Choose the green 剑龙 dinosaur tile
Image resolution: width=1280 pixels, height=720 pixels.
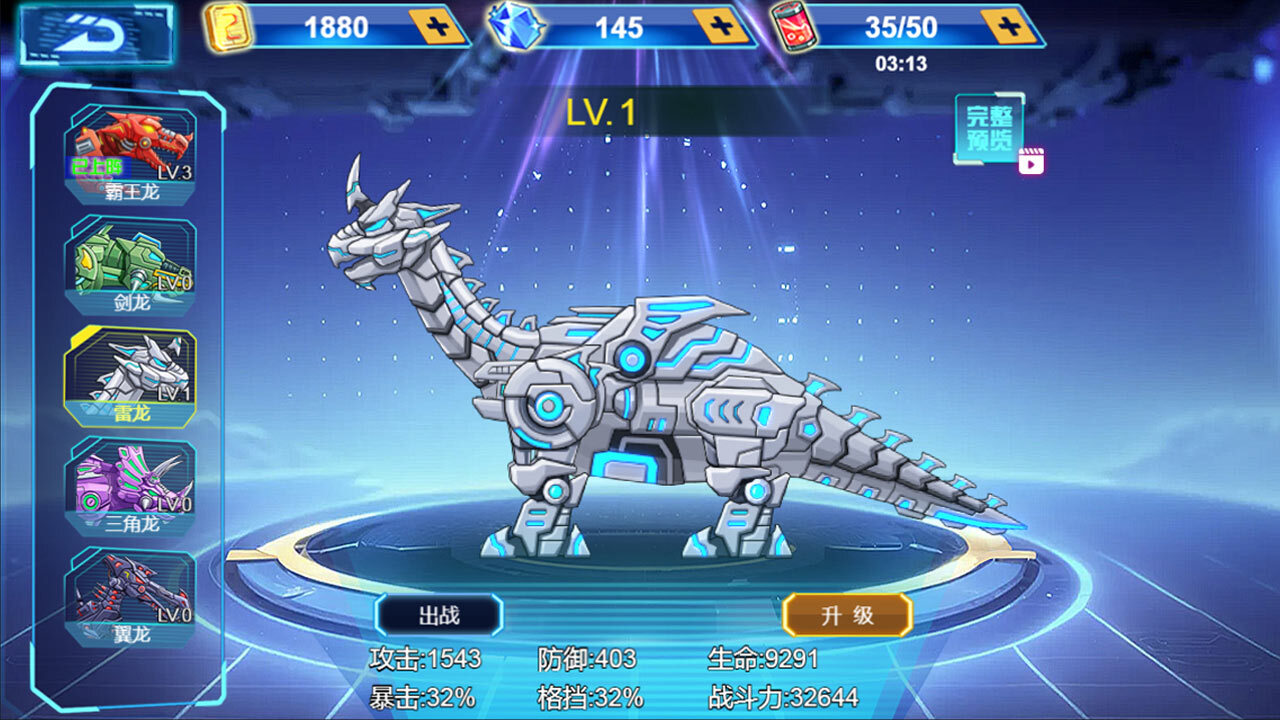(131, 264)
